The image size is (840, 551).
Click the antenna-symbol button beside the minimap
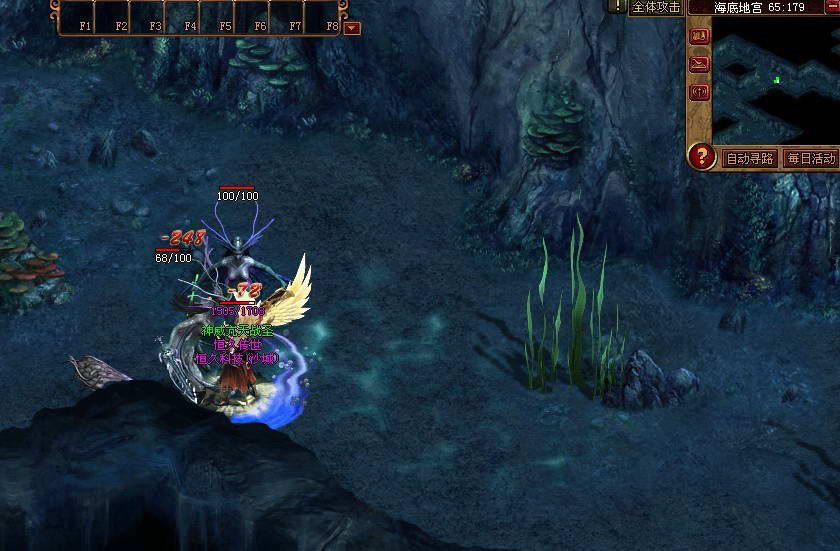[699, 93]
